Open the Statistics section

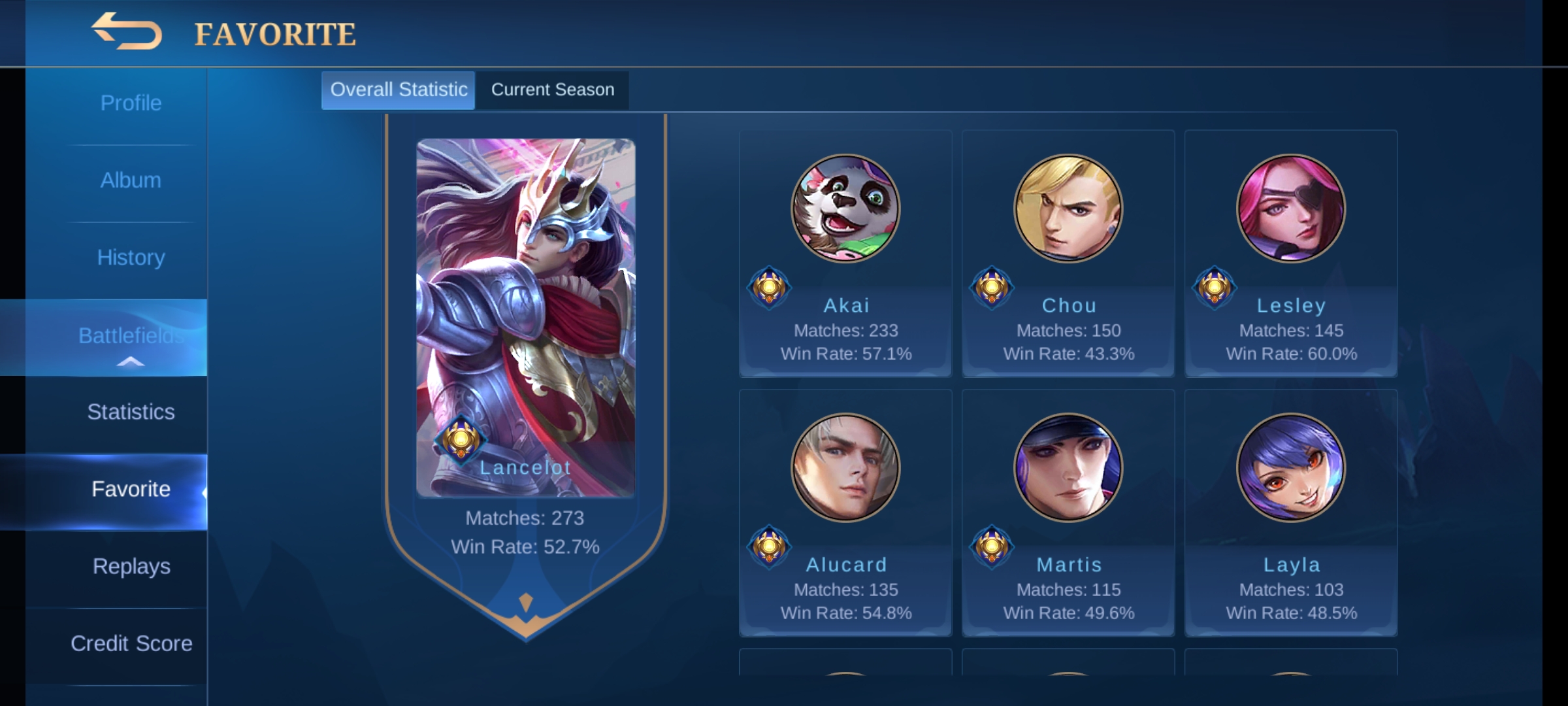(x=130, y=412)
